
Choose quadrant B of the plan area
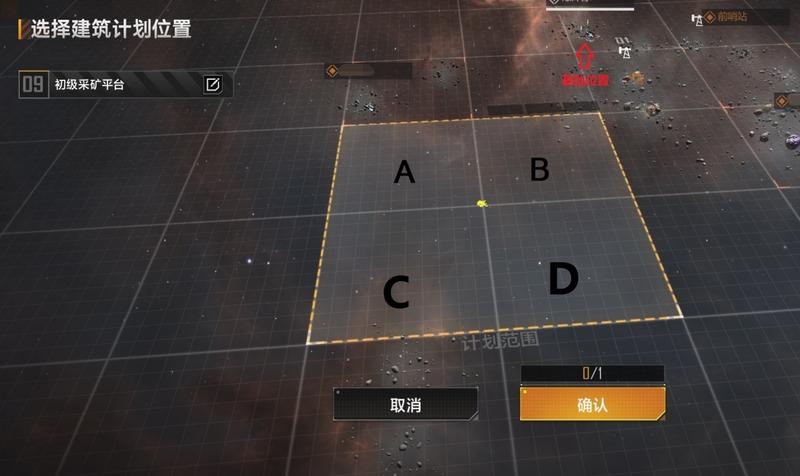(539, 170)
